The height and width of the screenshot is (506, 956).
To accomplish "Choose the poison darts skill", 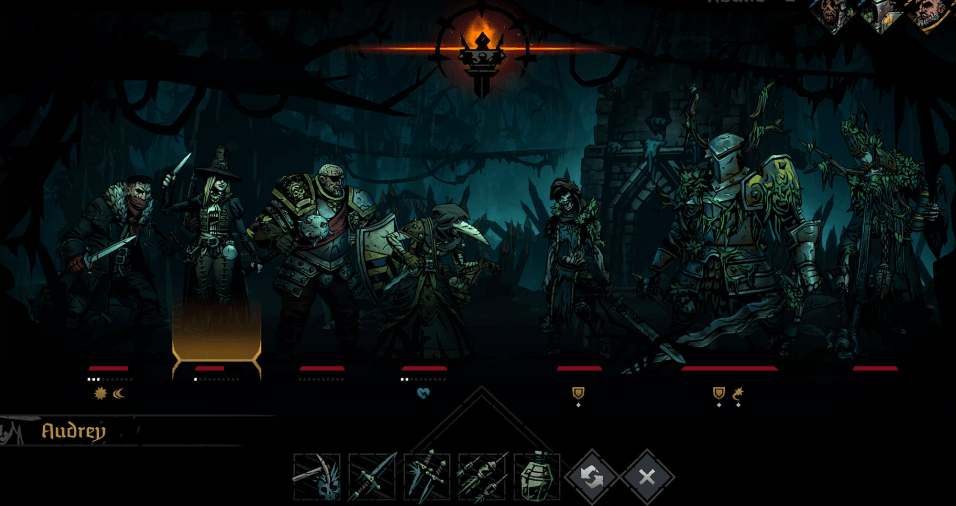I will pos(481,477).
